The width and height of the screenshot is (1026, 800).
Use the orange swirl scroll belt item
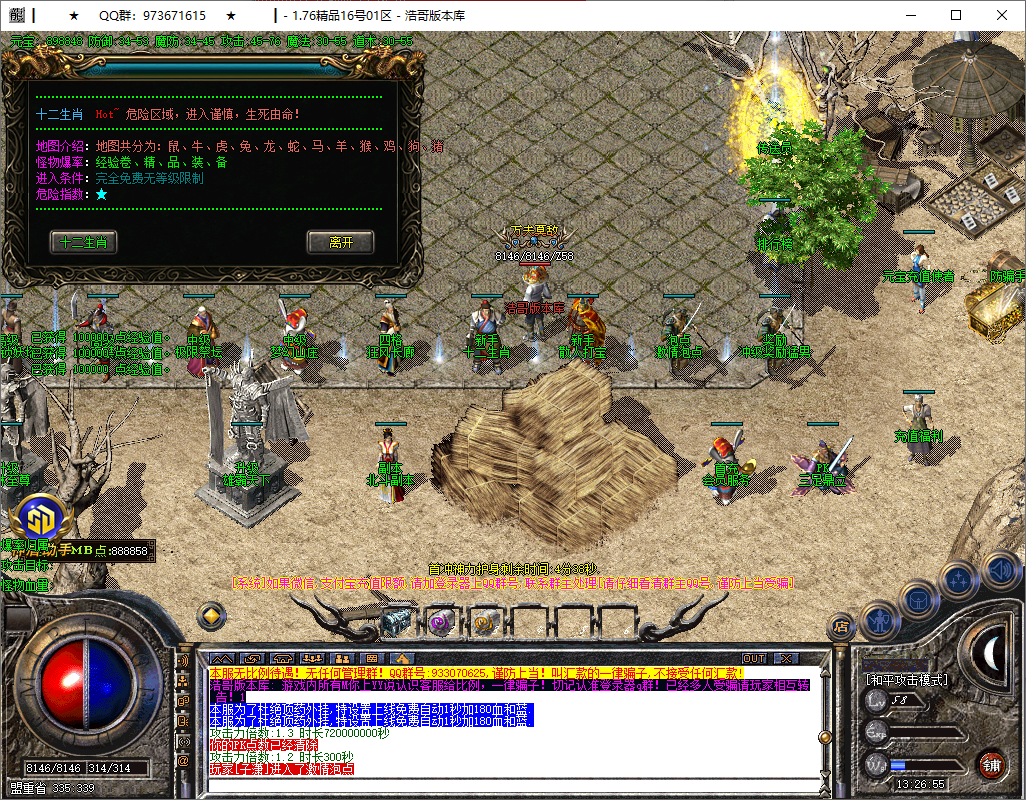[x=483, y=621]
